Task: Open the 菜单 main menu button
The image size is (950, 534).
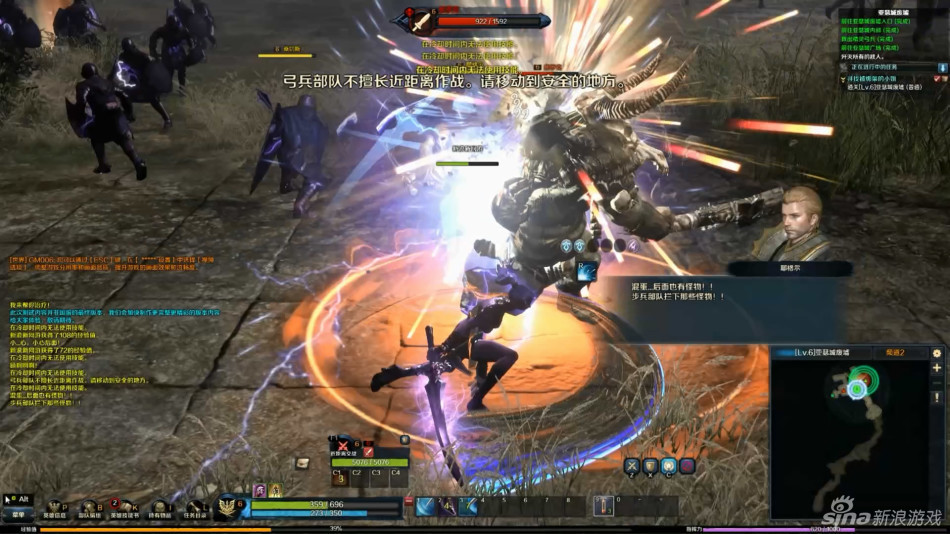Action: [18, 514]
